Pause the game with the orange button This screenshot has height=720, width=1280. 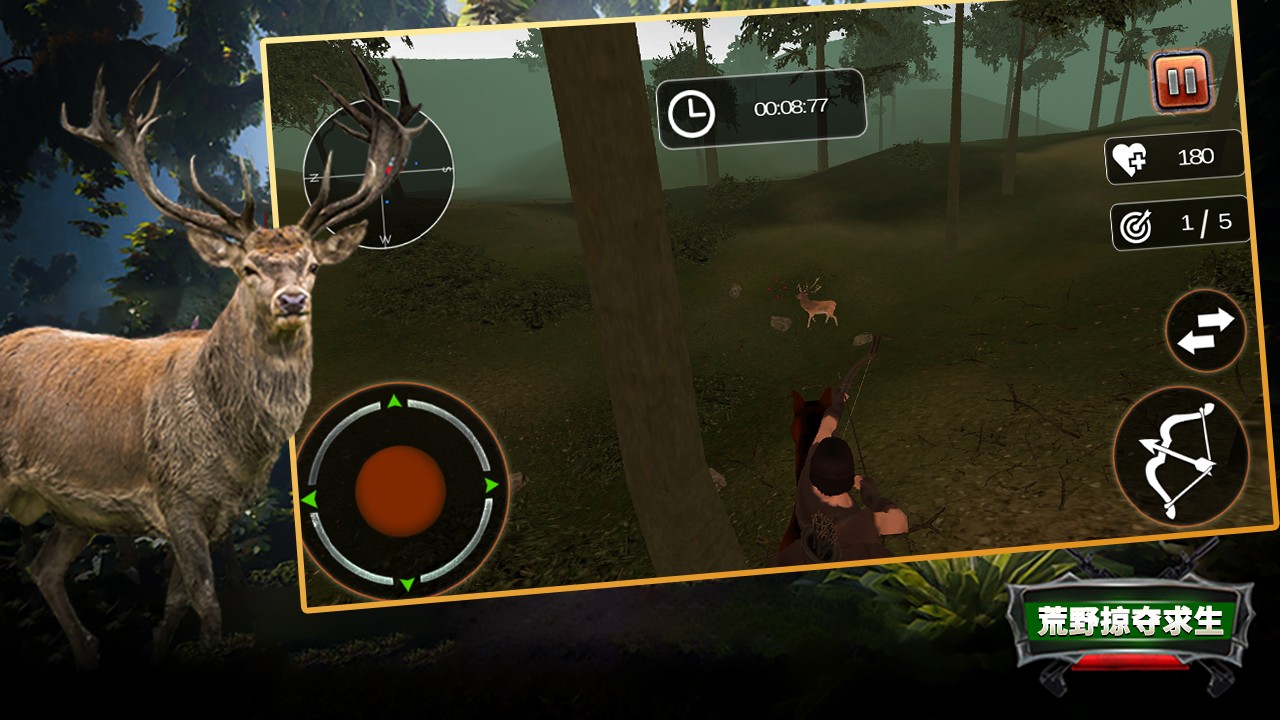1181,81
